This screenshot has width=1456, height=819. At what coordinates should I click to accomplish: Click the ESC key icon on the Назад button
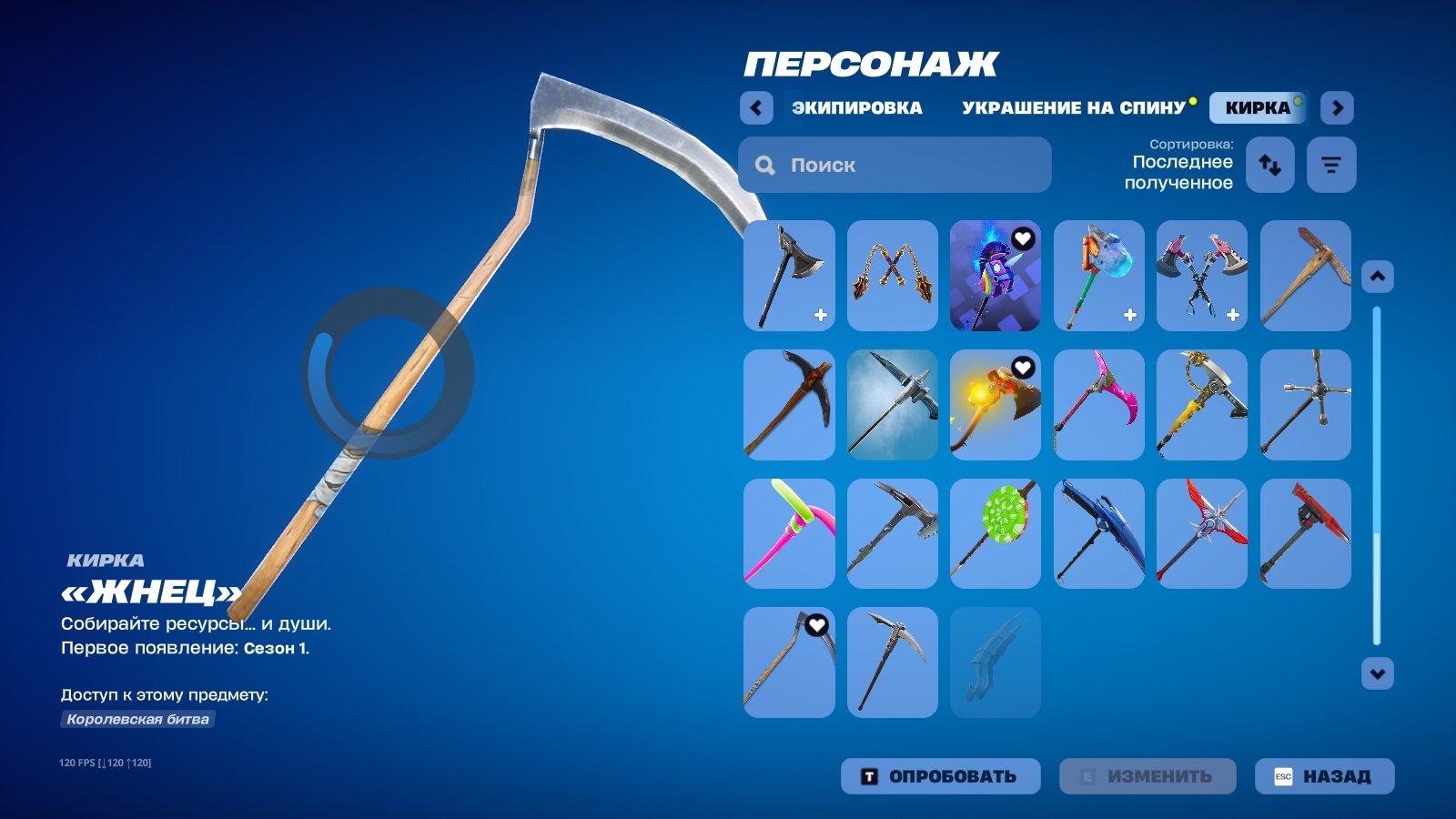point(1283,776)
